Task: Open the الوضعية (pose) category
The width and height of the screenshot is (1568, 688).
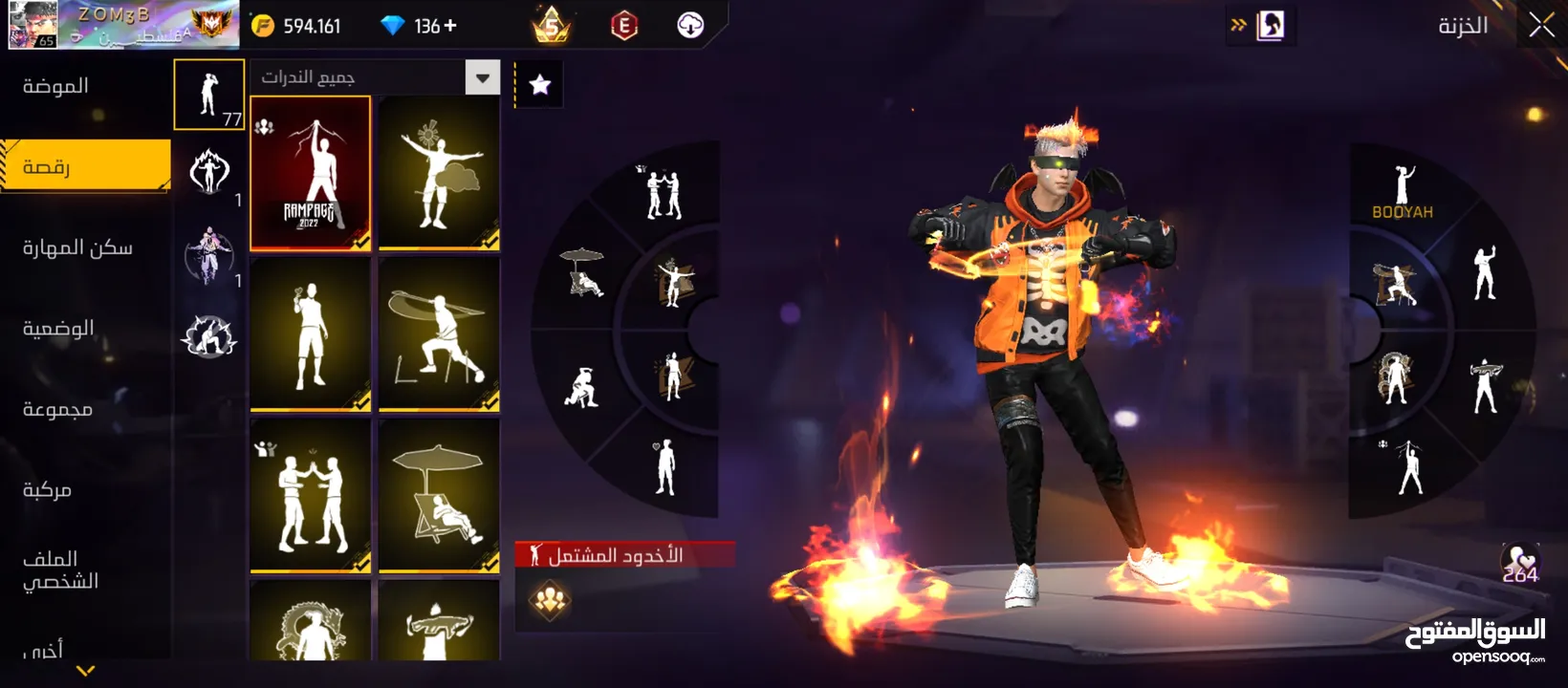Action: (58, 329)
